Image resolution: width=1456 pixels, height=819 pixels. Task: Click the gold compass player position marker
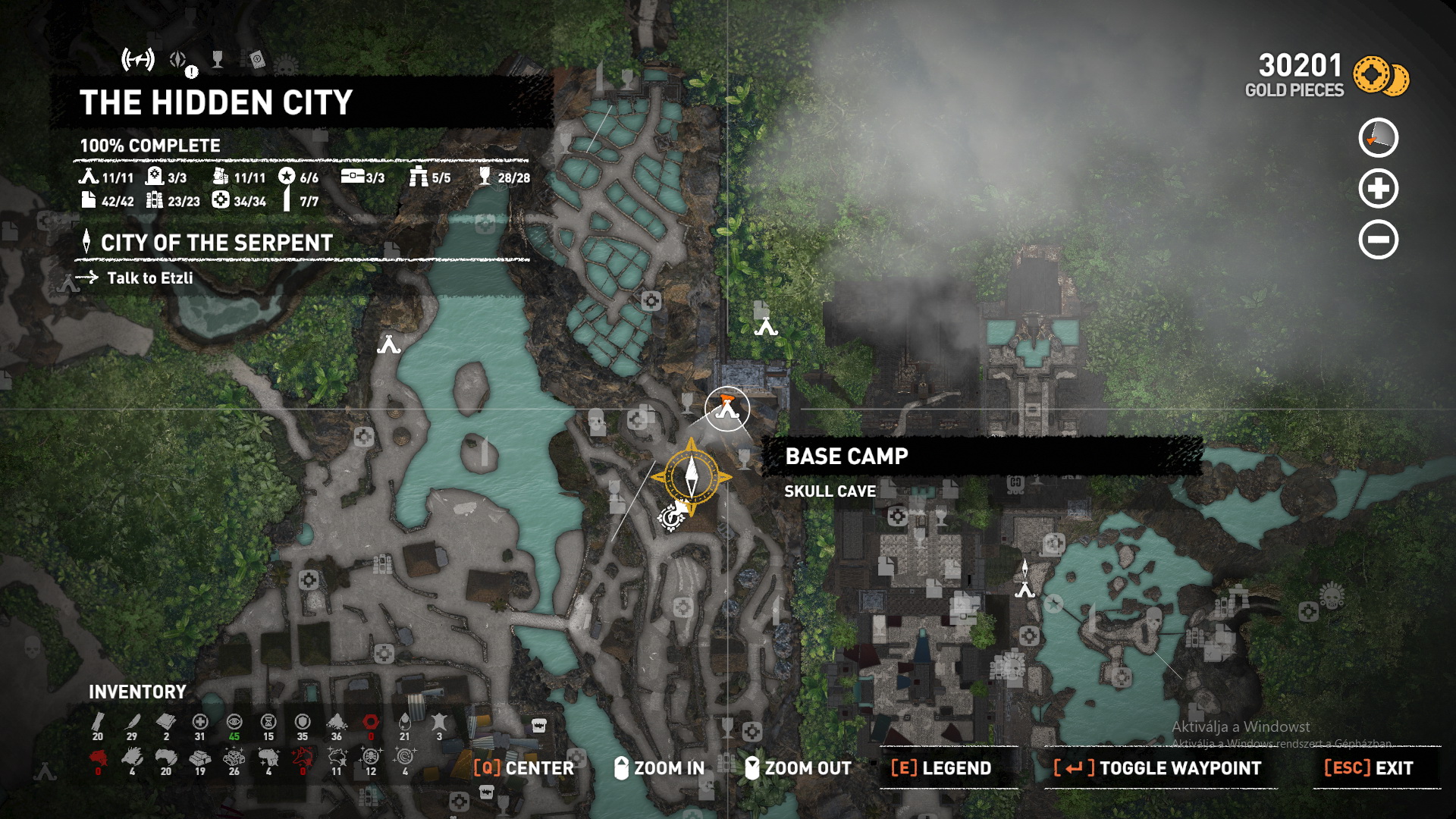click(691, 477)
